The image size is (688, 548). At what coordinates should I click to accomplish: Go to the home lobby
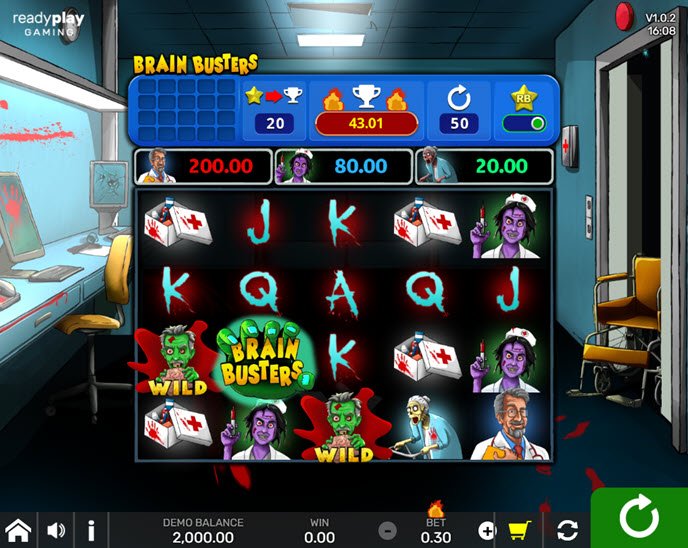click(x=18, y=530)
